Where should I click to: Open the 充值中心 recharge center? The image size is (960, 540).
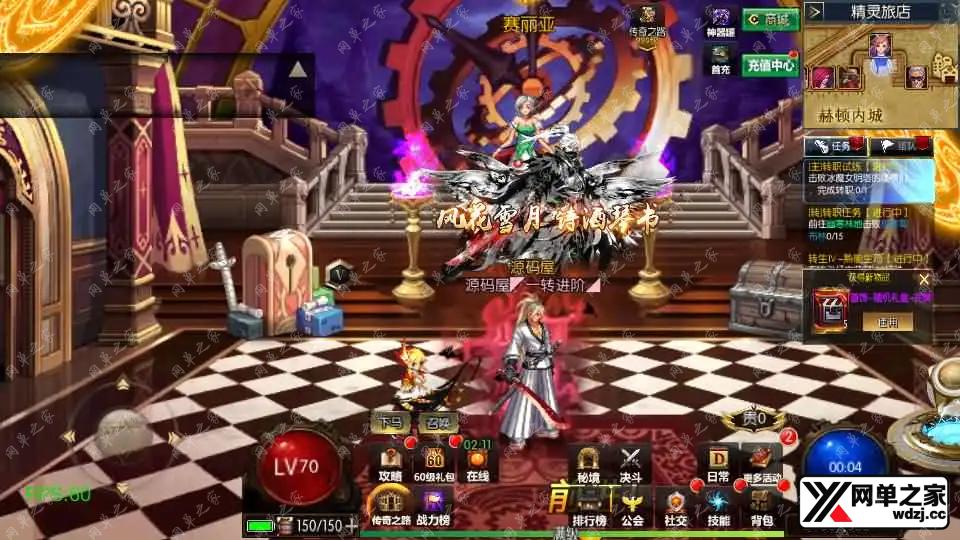point(769,66)
